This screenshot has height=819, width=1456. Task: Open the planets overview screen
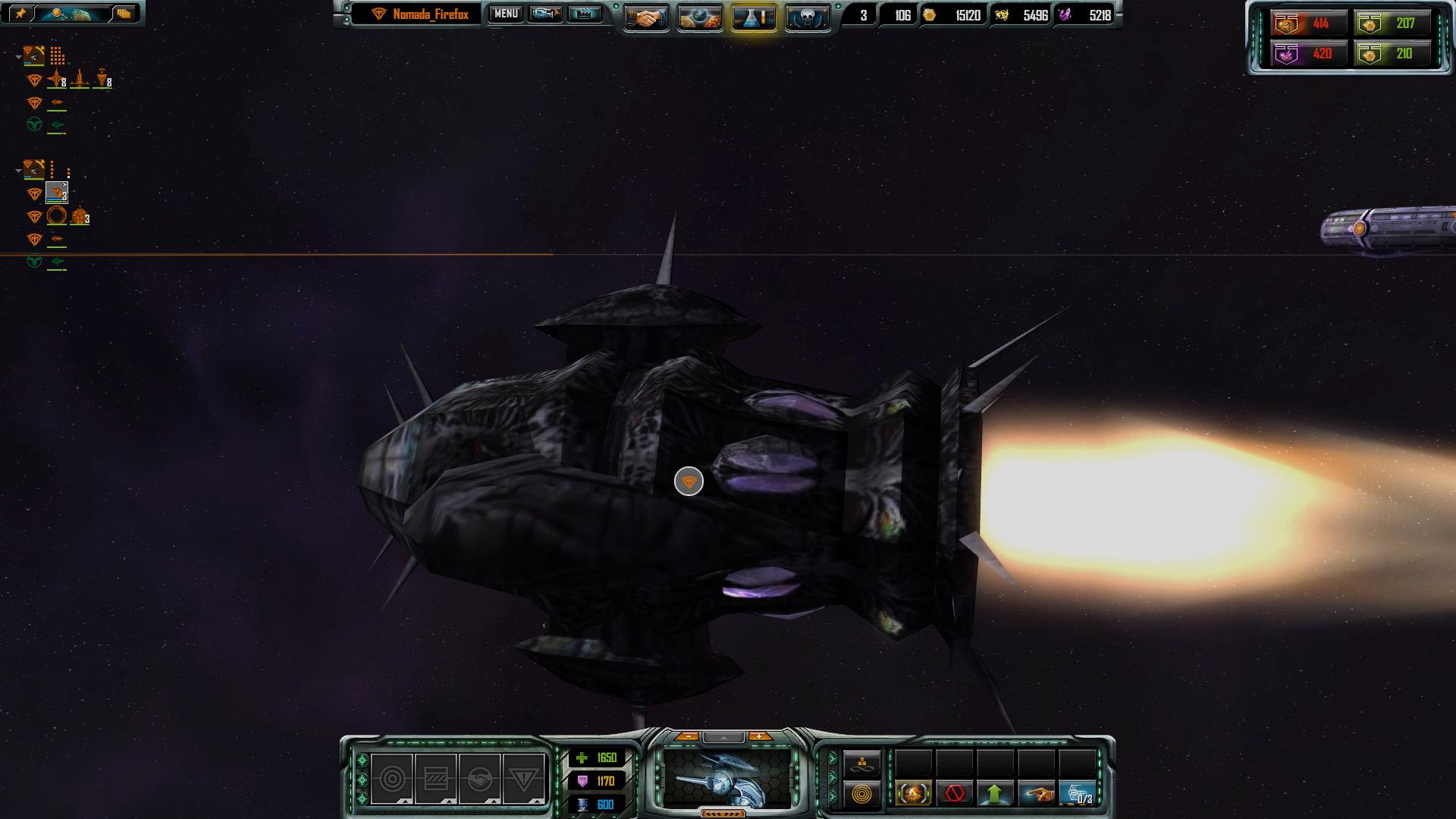(700, 17)
